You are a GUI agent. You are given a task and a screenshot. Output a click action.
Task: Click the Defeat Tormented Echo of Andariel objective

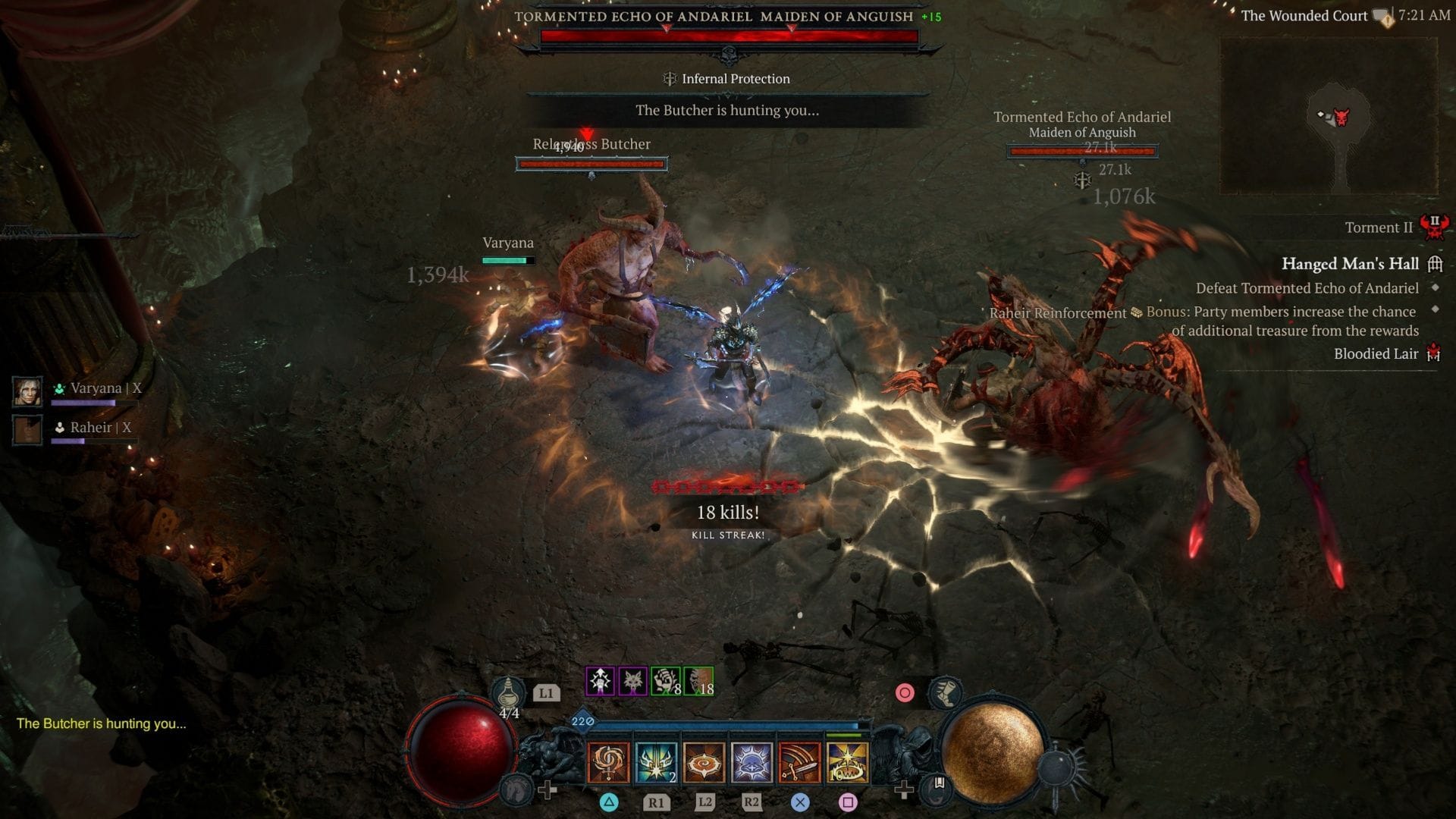[x=1307, y=288]
